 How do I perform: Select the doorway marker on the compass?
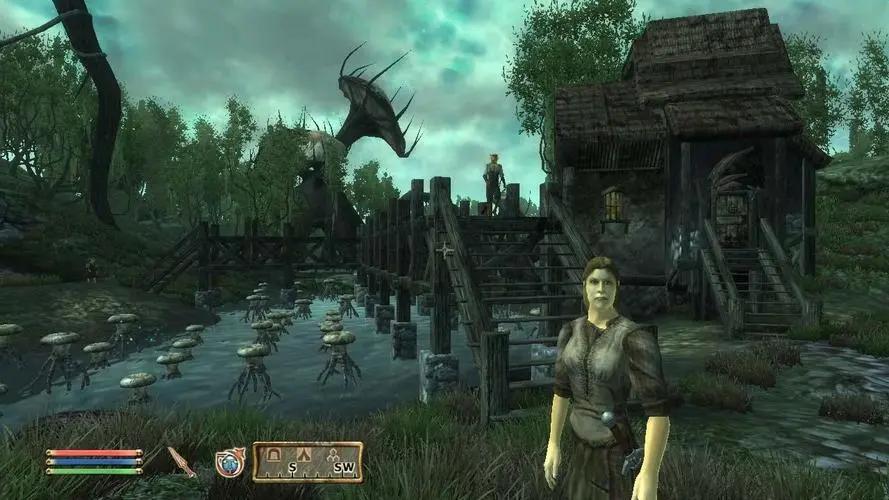(271, 455)
